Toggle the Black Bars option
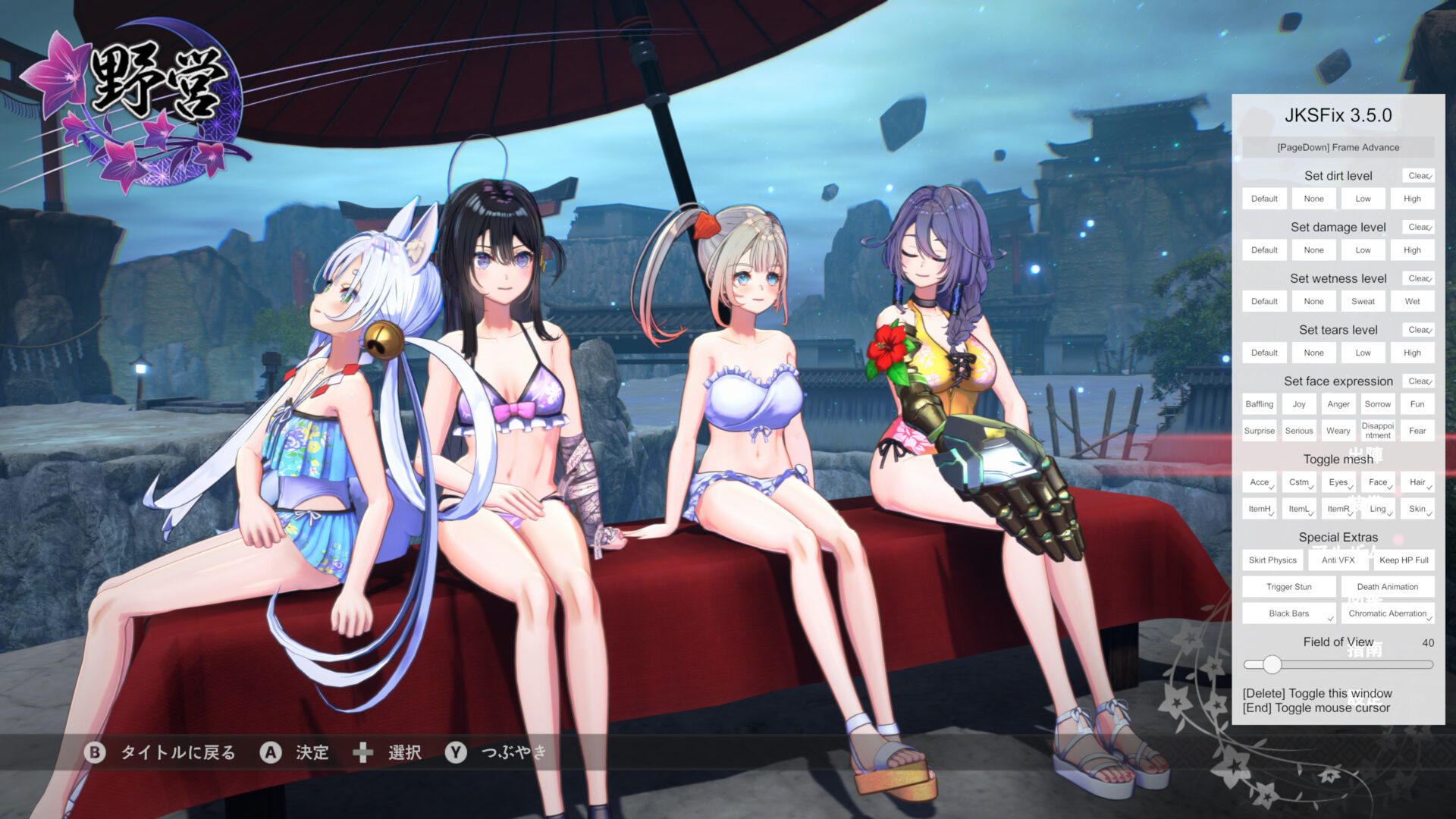Viewport: 1456px width, 819px height. click(x=1289, y=613)
